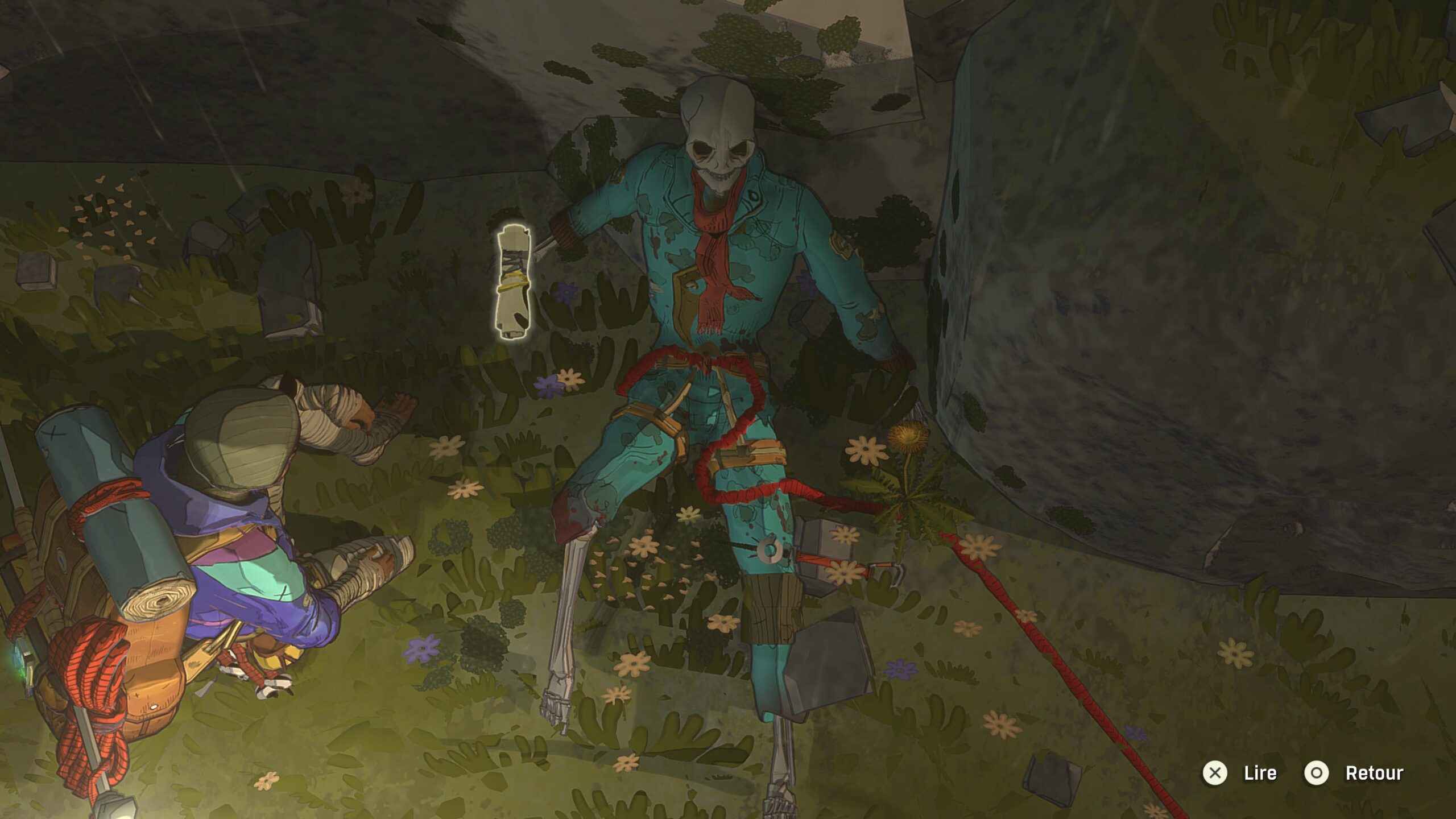The width and height of the screenshot is (1456, 819).
Task: Select the highlighted rolled-up scroll
Action: coord(514,283)
